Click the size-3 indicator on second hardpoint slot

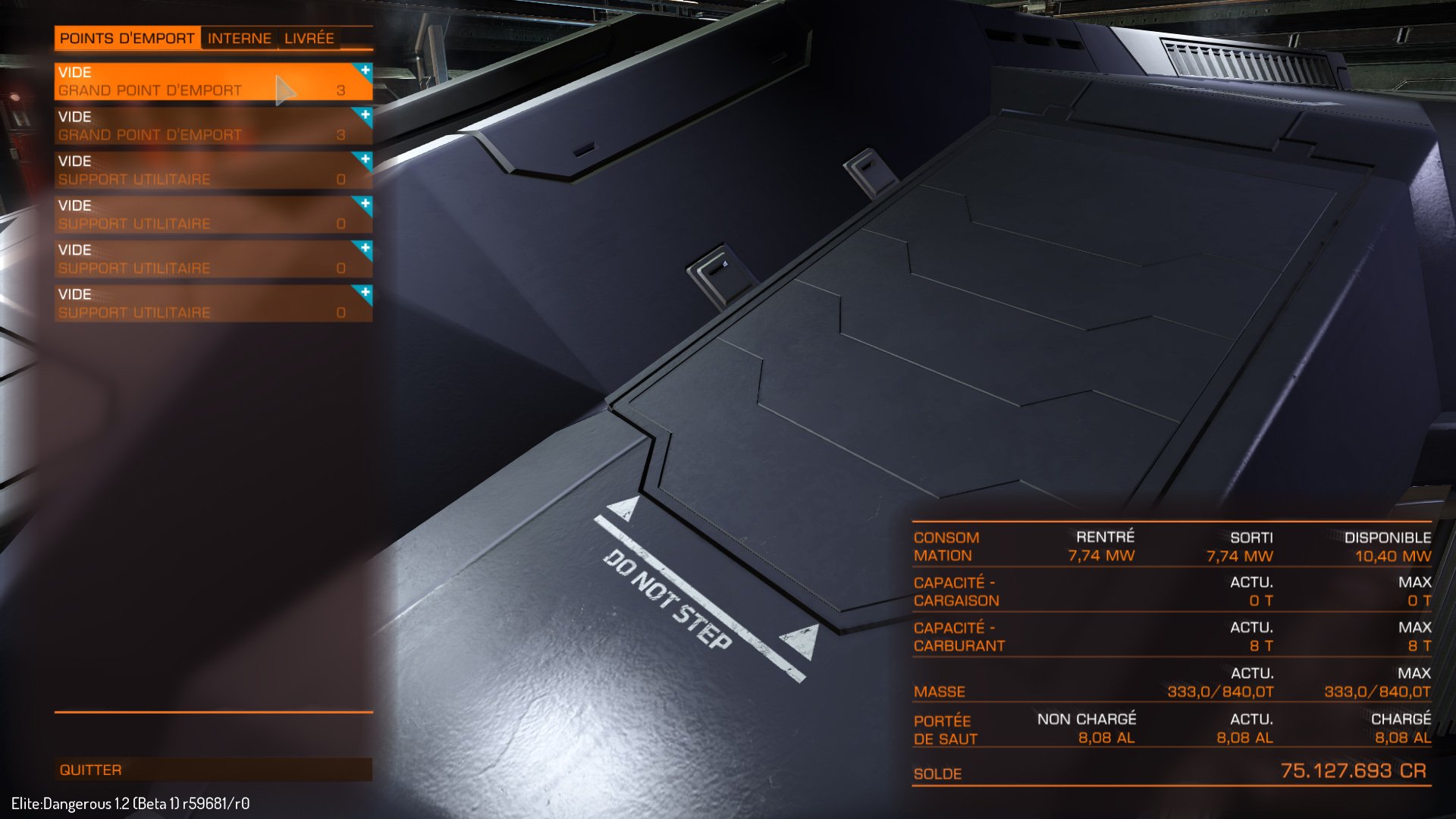coord(342,134)
